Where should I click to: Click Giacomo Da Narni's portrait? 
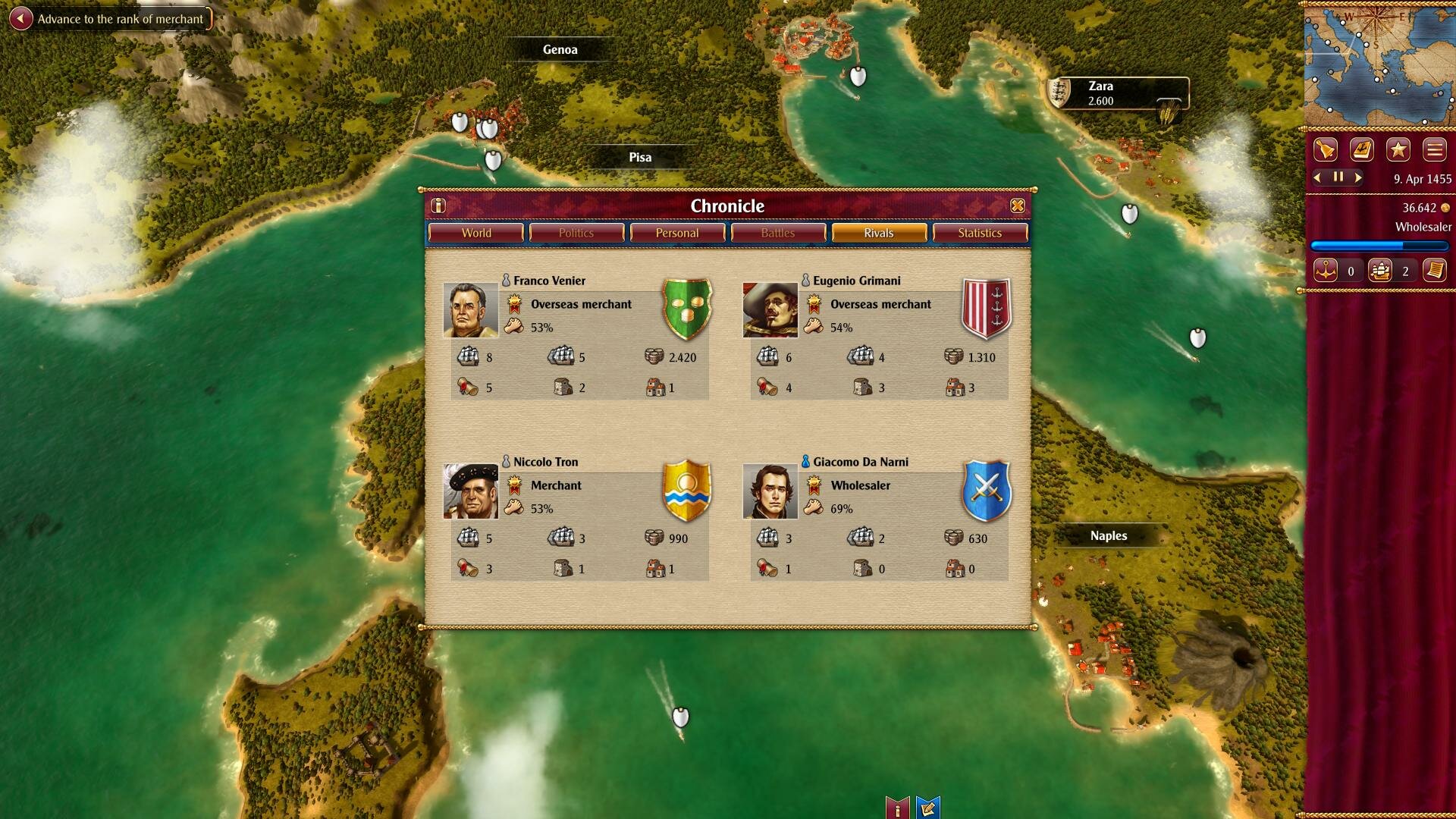click(x=770, y=491)
